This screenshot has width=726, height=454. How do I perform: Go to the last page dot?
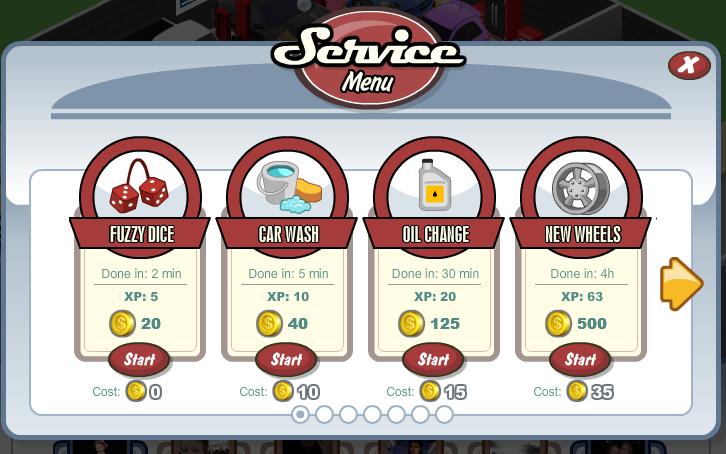click(x=444, y=414)
